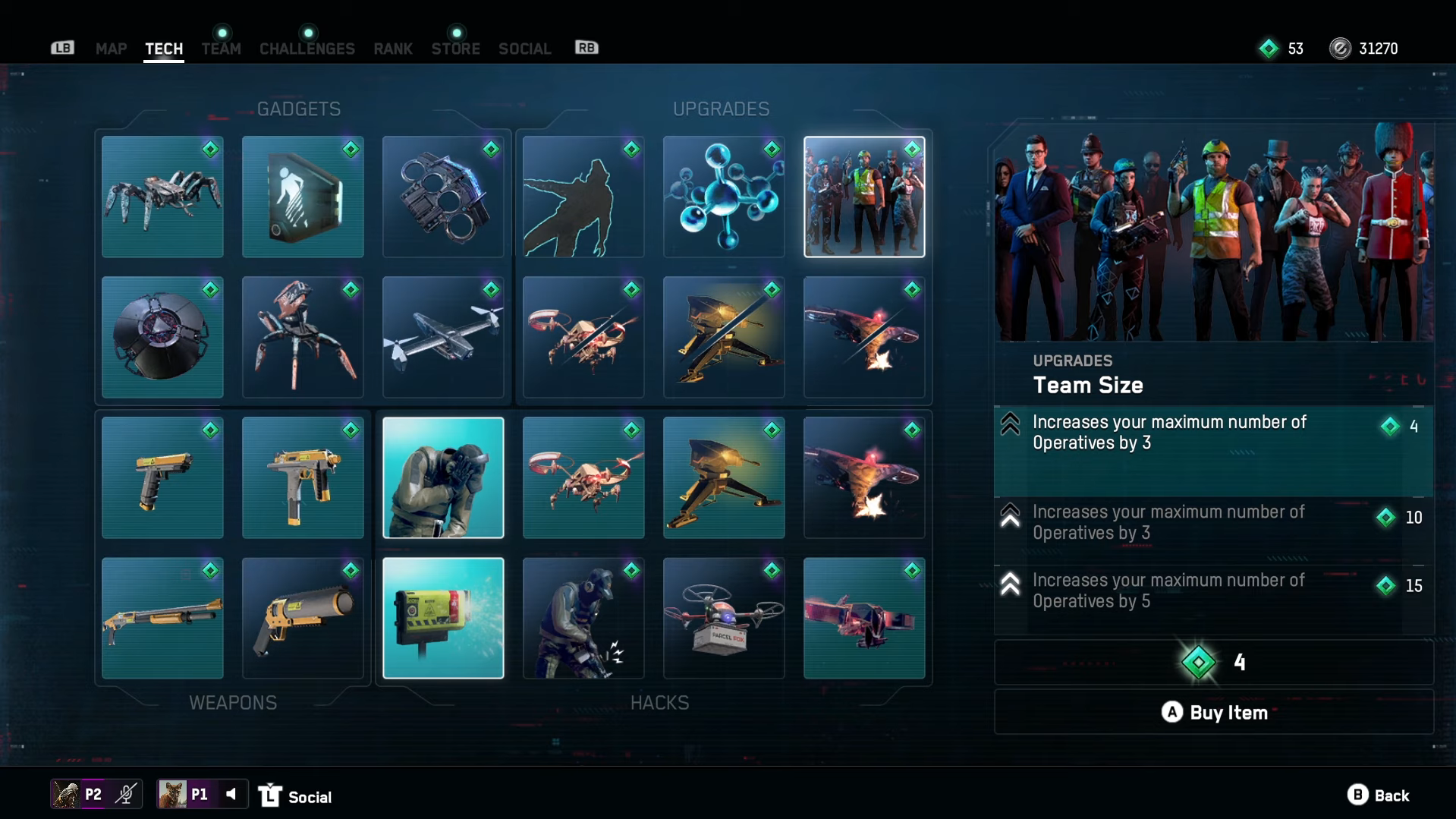Open the STORE tab
The image size is (1456, 819).
pos(455,49)
